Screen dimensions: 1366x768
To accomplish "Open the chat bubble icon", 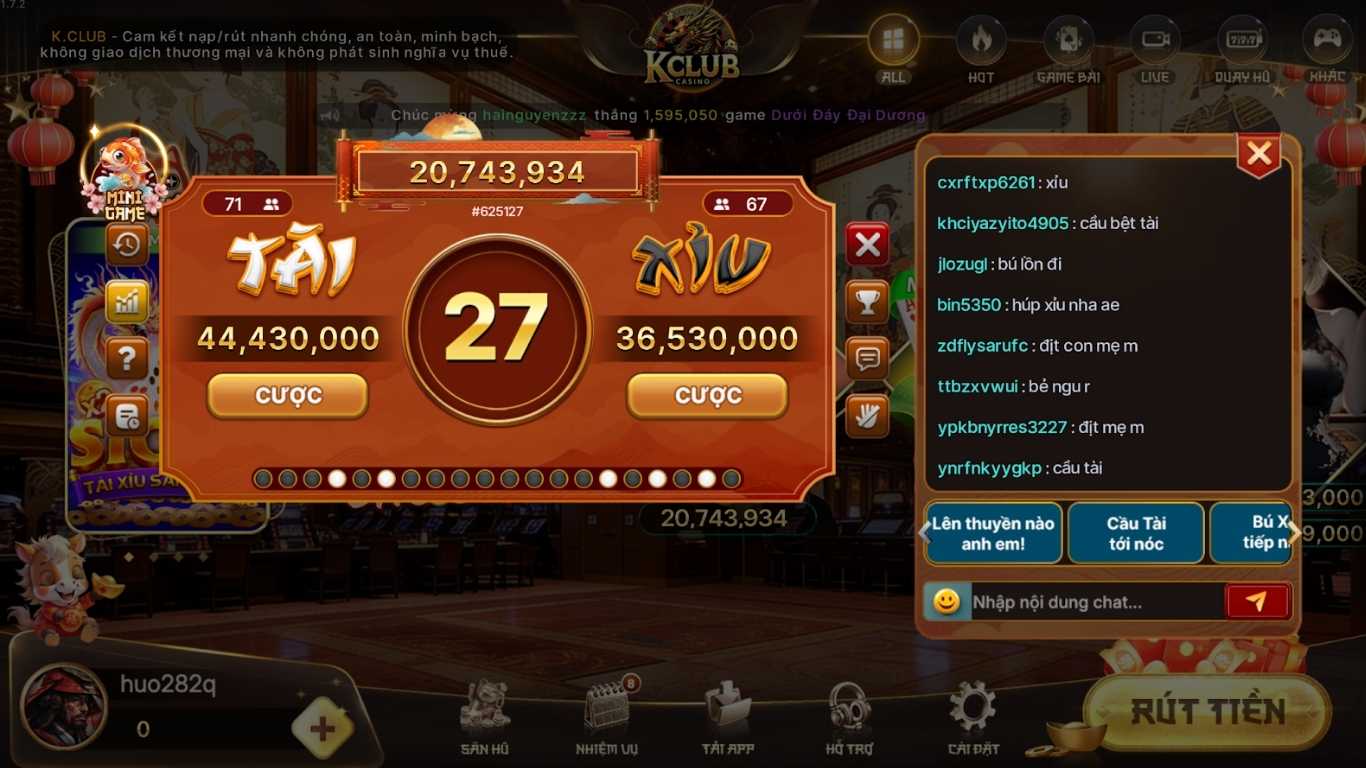I will 866,359.
